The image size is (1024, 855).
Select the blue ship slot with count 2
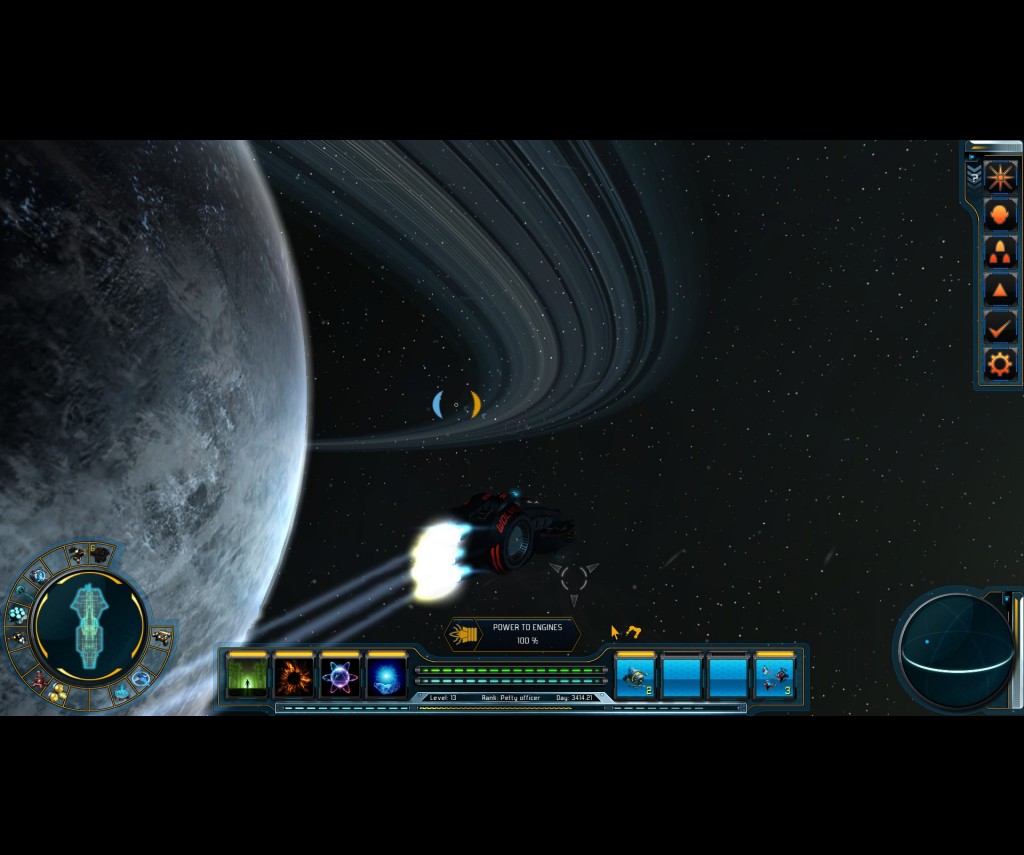[636, 677]
